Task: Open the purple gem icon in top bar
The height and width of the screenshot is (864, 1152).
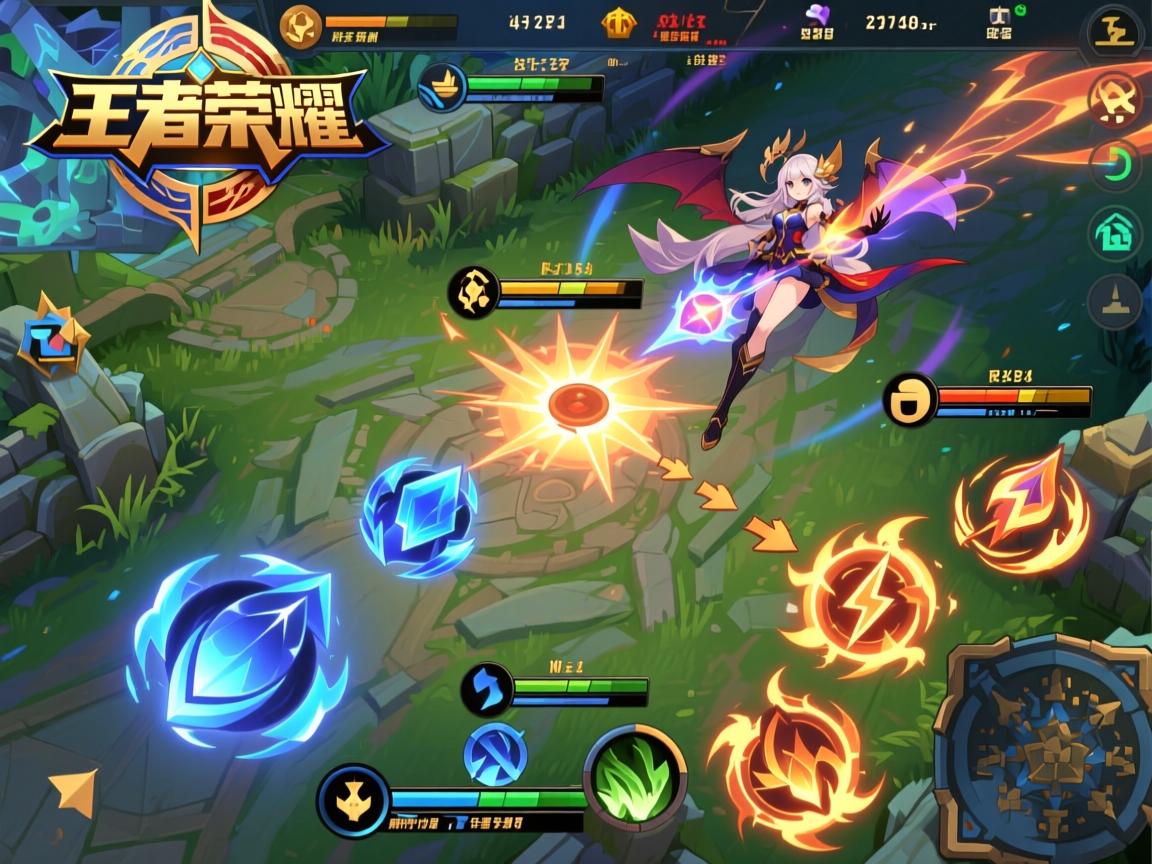Action: point(817,18)
